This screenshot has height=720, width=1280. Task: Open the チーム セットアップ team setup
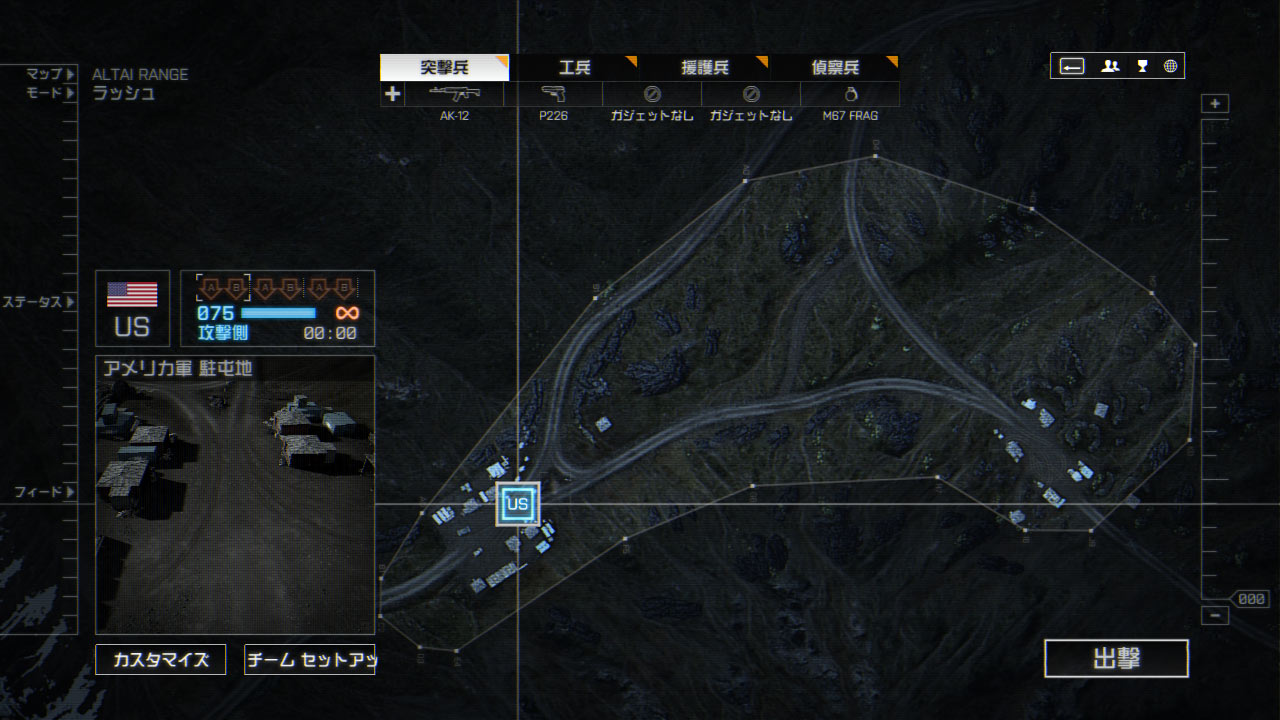coord(309,660)
